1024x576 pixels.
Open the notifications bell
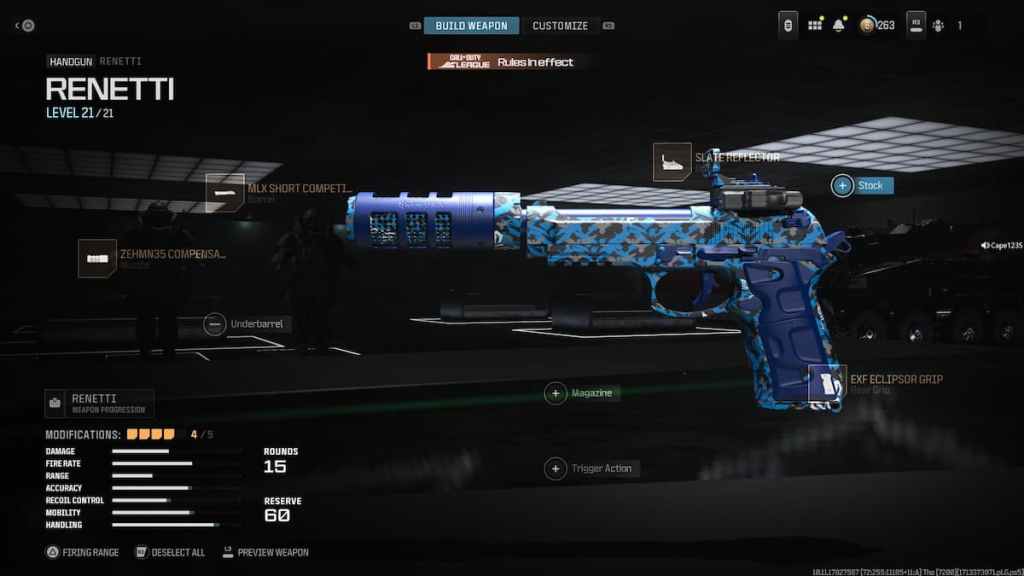point(838,25)
